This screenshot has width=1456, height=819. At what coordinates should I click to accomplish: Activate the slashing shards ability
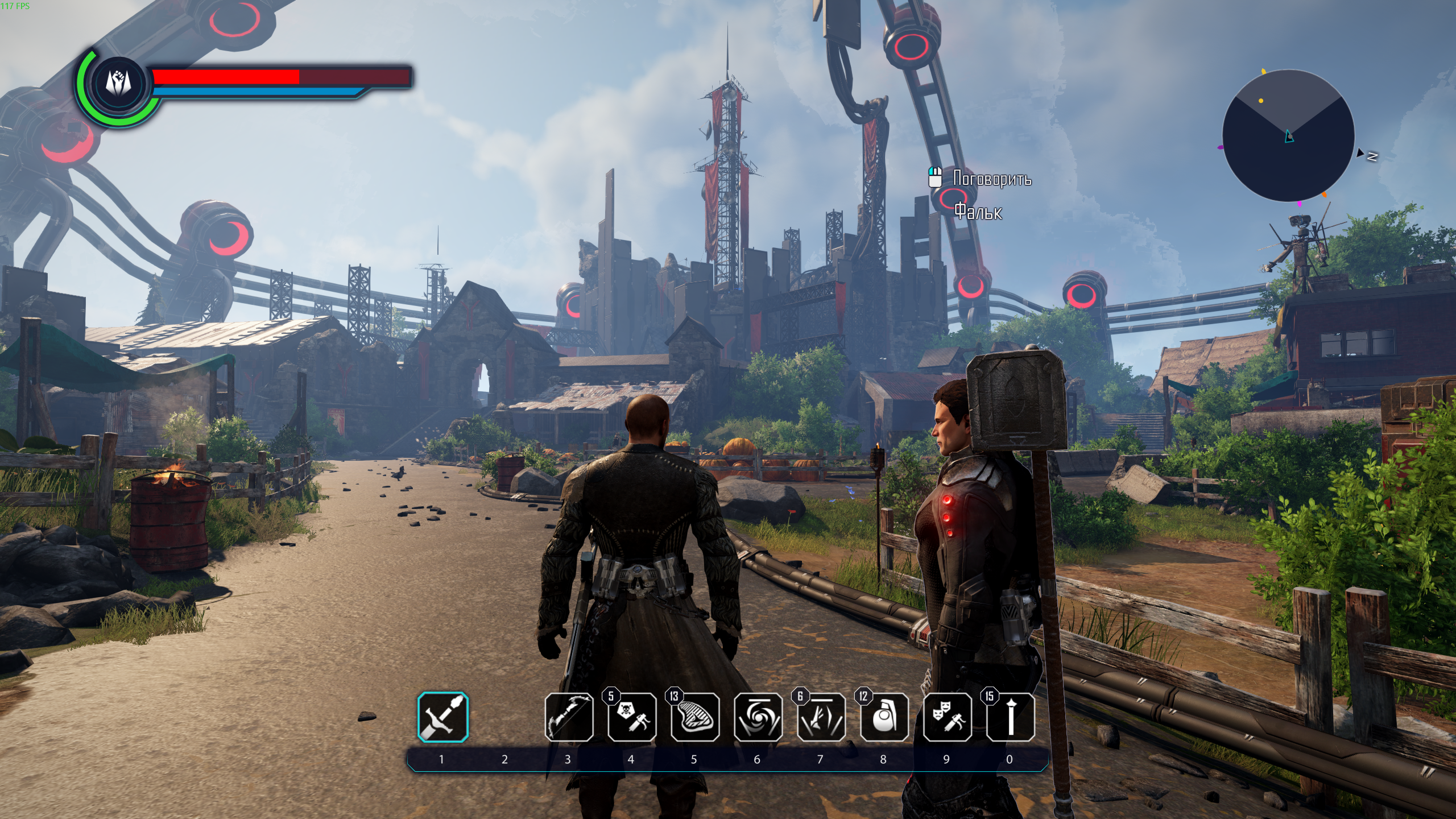pyautogui.click(x=821, y=717)
